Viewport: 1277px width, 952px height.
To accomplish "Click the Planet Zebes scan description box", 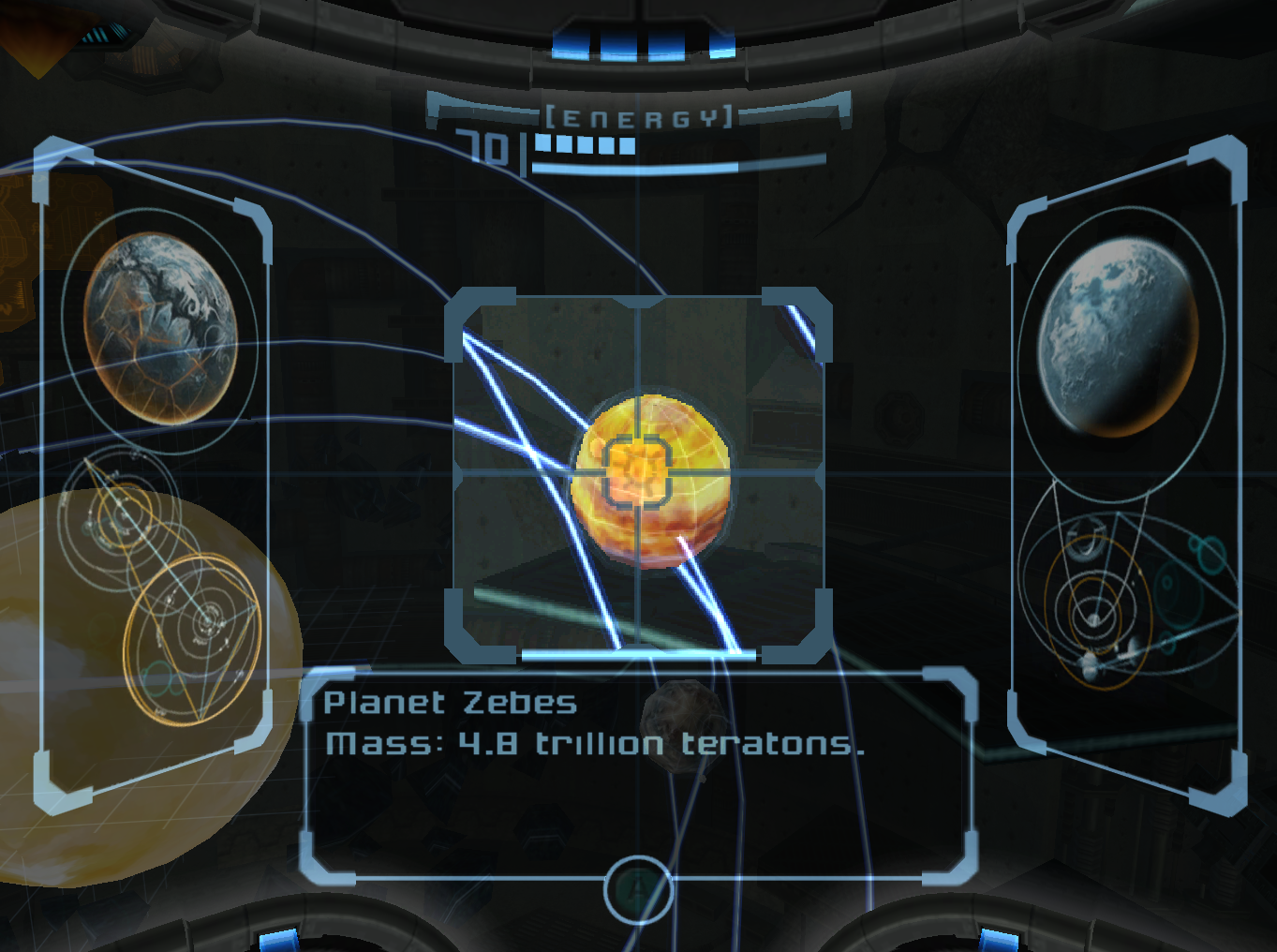I will click(638, 775).
